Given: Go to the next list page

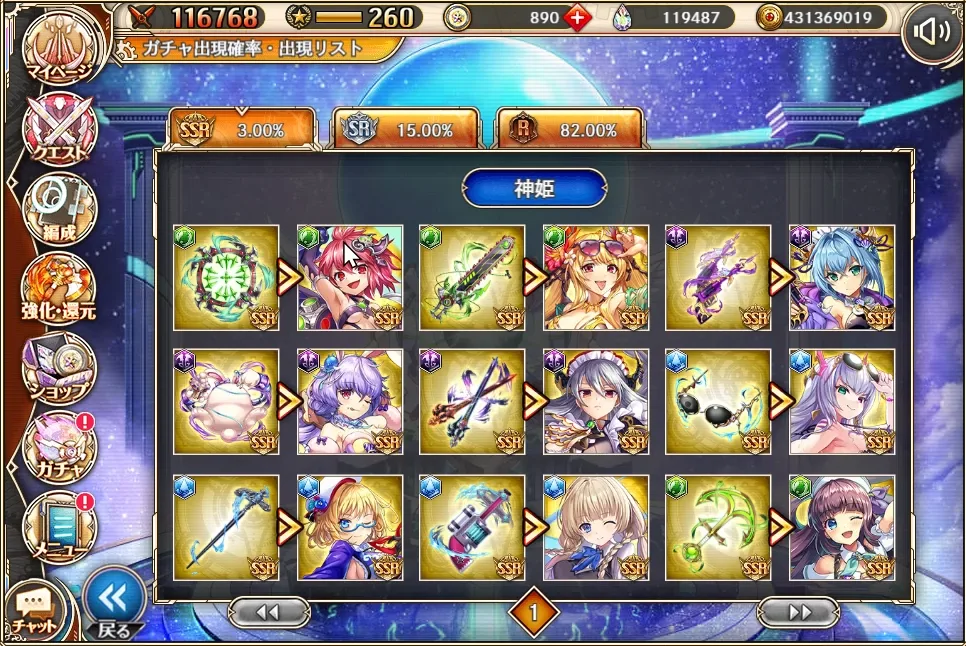Looking at the screenshot, I should click(x=798, y=612).
